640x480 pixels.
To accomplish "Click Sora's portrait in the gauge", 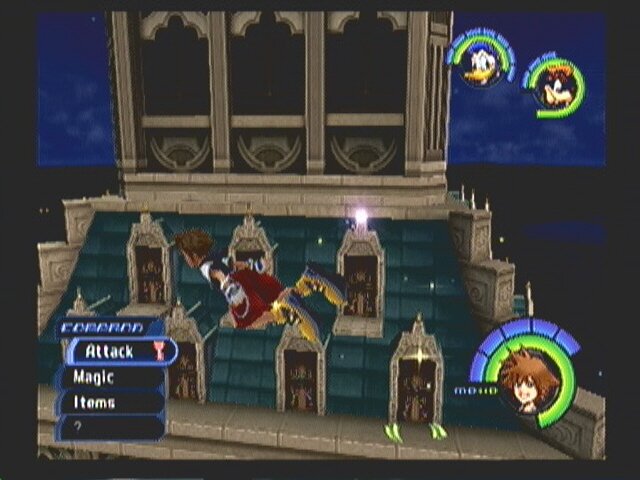I will 525,381.
